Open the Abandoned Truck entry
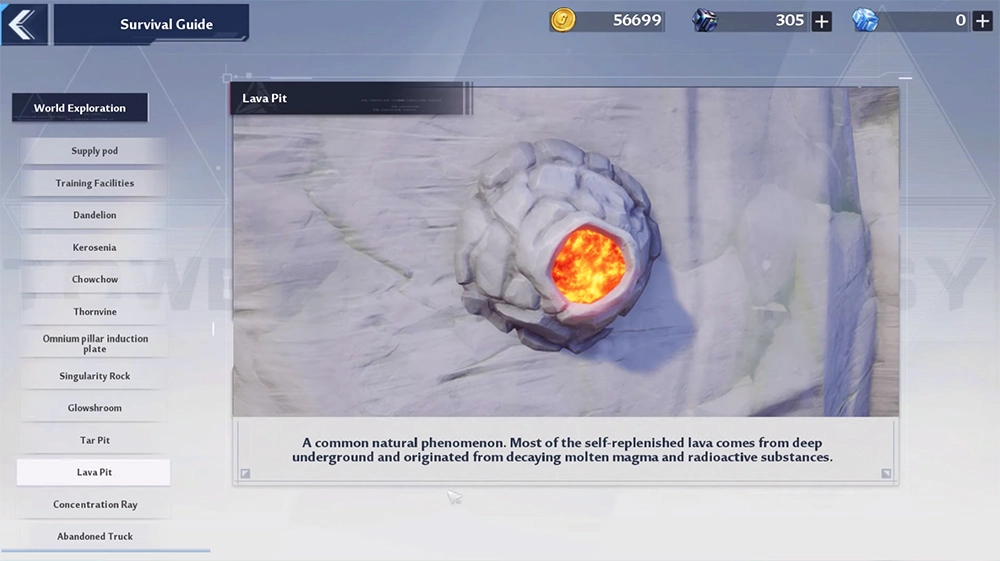Screen dimensions: 1000x561 (94, 537)
